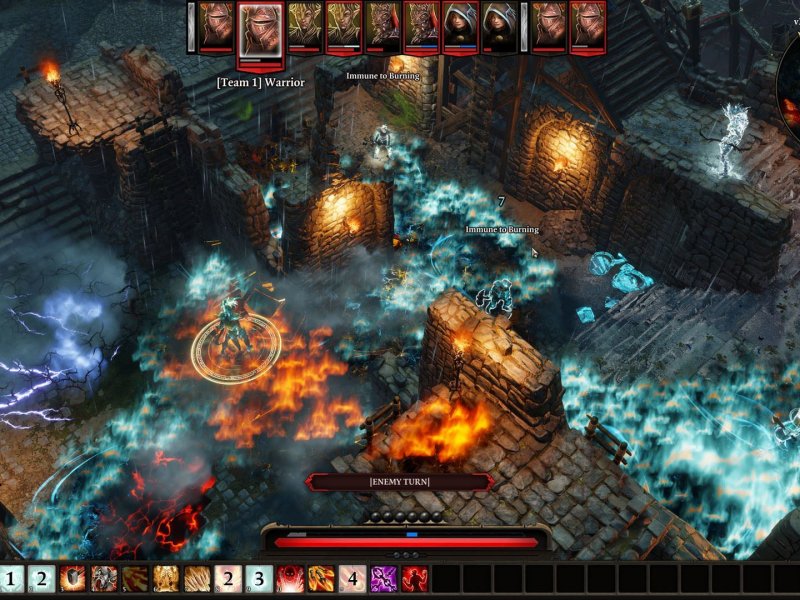Activate the red screaming face skill

coord(290,579)
